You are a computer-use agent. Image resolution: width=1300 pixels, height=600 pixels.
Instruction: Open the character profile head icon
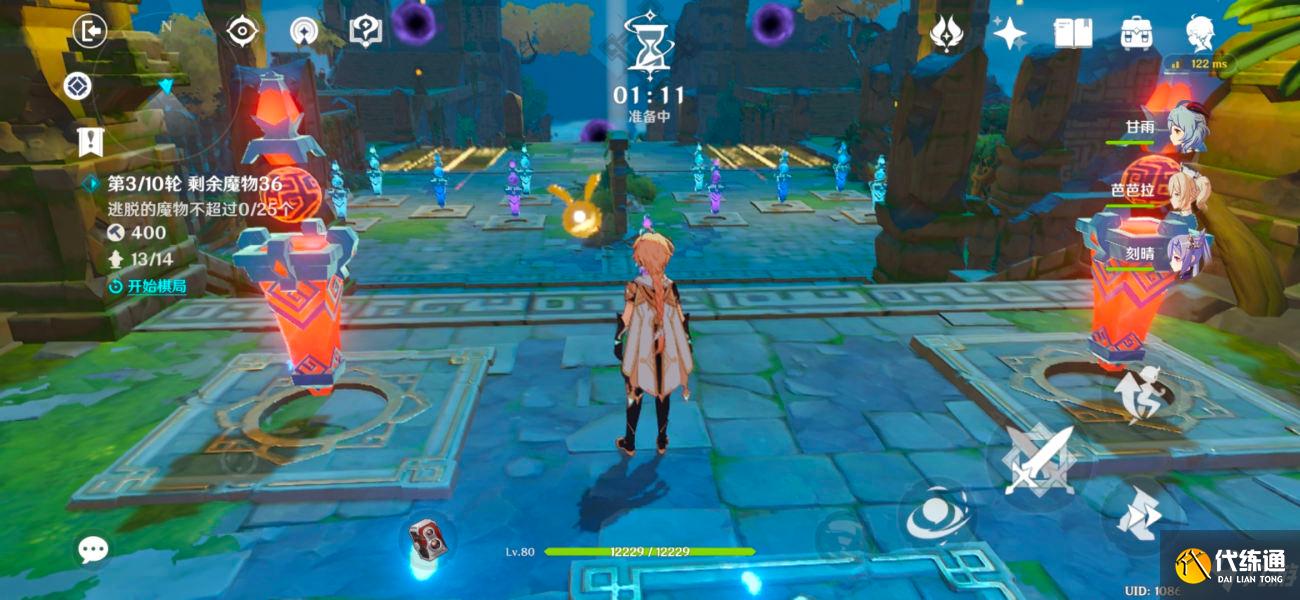tap(1200, 33)
